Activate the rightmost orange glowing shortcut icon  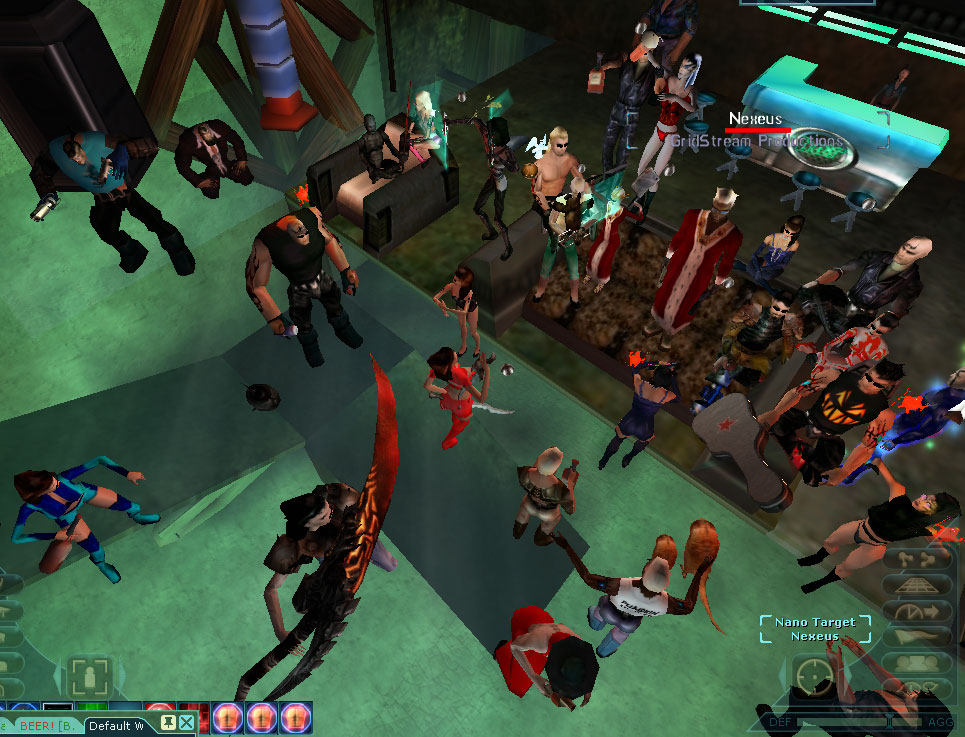point(296,717)
